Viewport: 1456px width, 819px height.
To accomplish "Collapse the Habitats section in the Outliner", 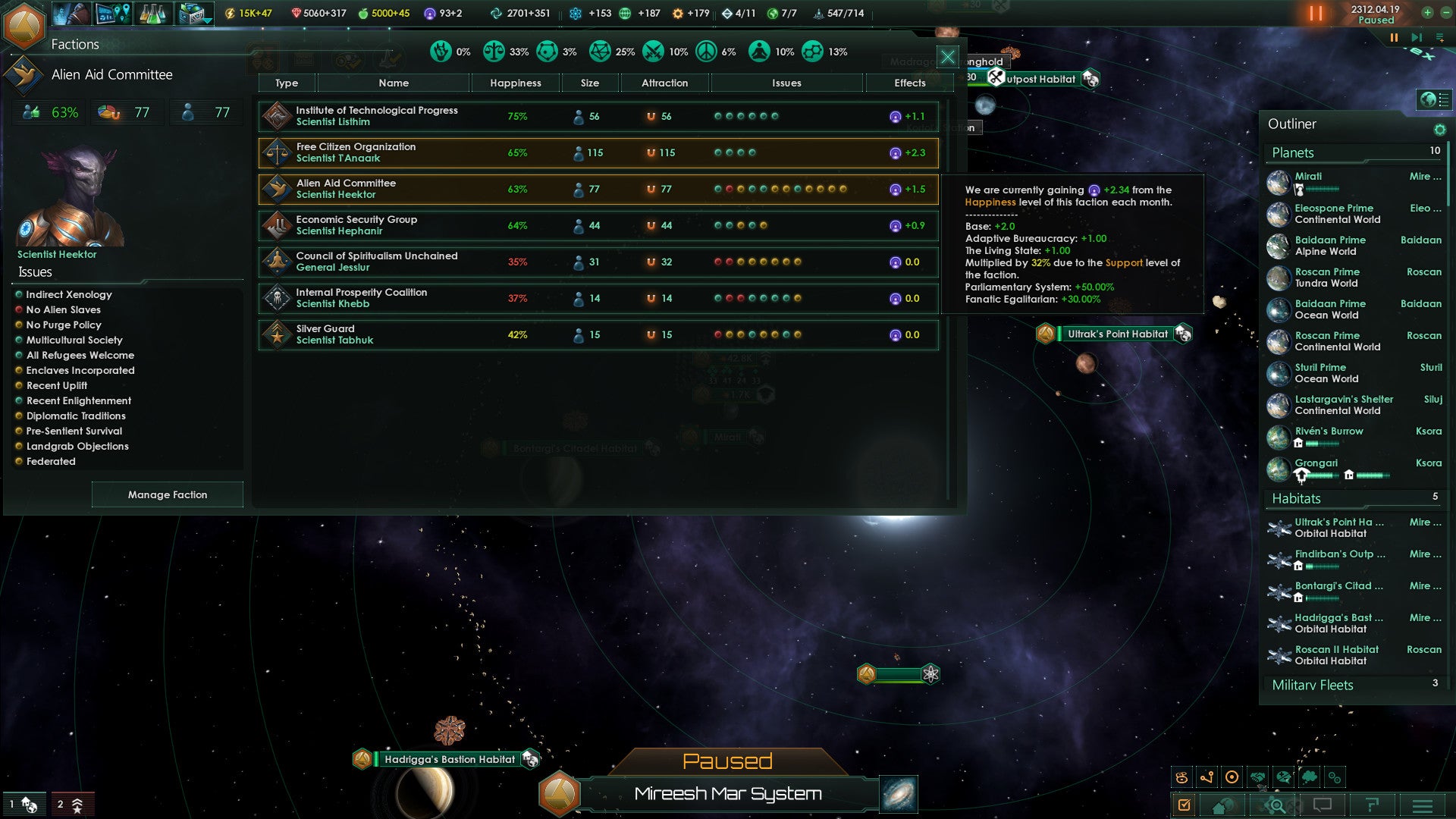I will click(x=1298, y=498).
